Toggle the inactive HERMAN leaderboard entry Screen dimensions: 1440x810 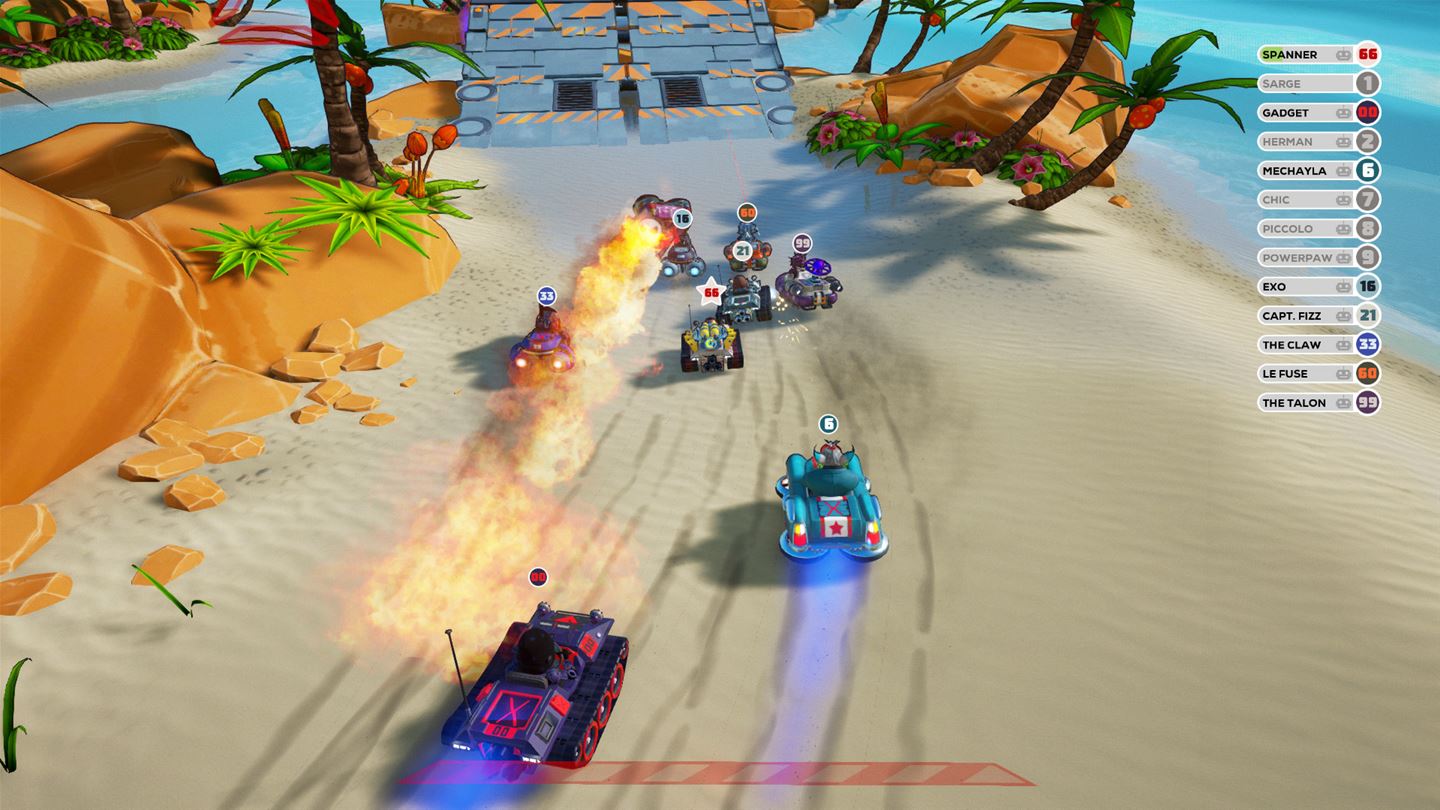[x=1300, y=141]
